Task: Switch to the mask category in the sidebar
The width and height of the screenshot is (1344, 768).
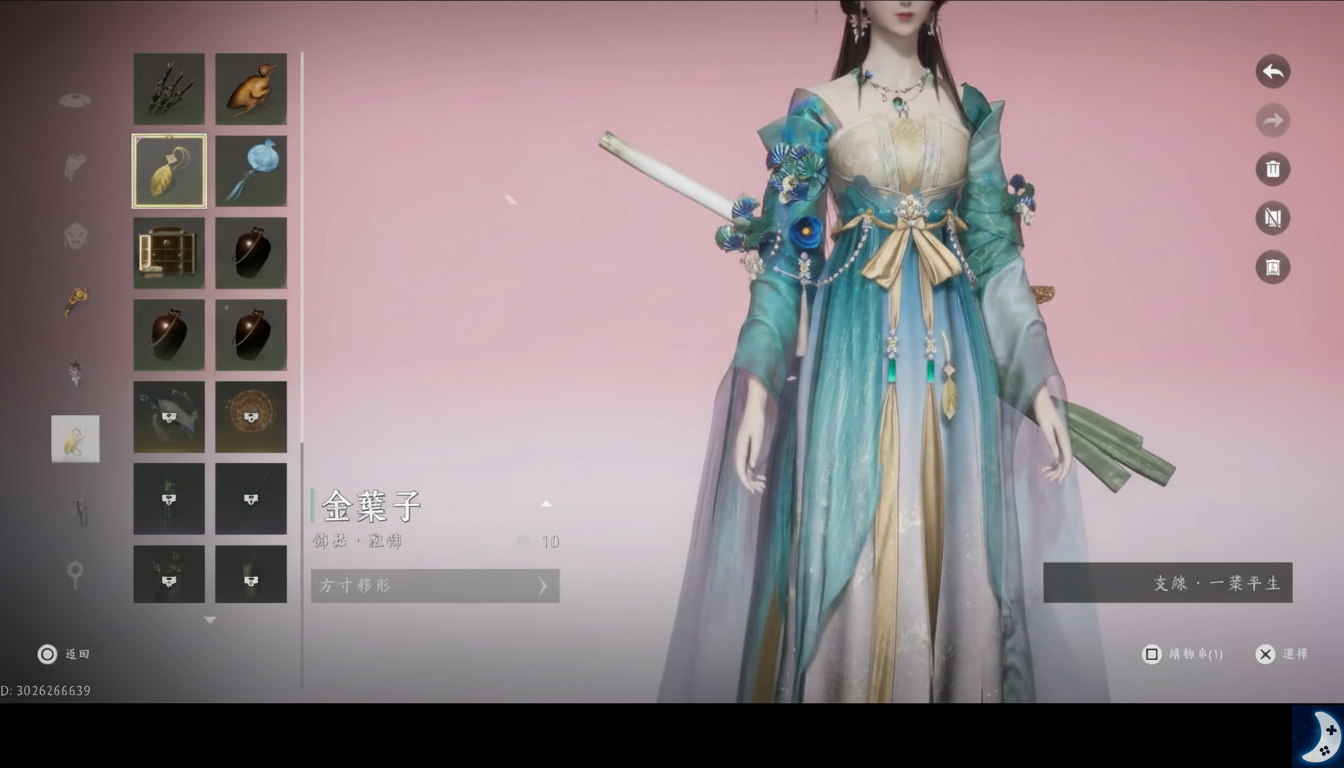Action: 75,237
